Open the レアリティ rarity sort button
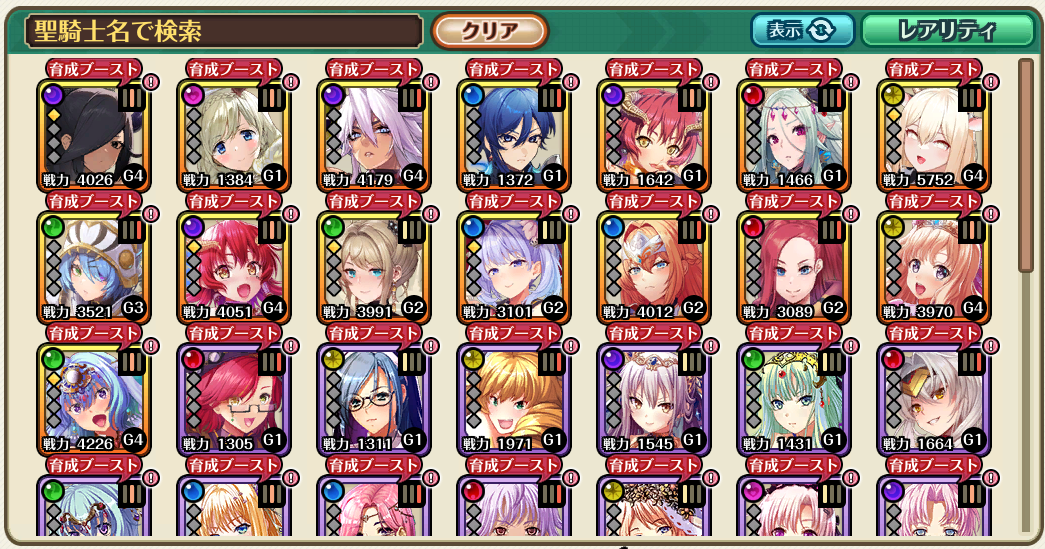This screenshot has width=1045, height=549. pos(946,30)
